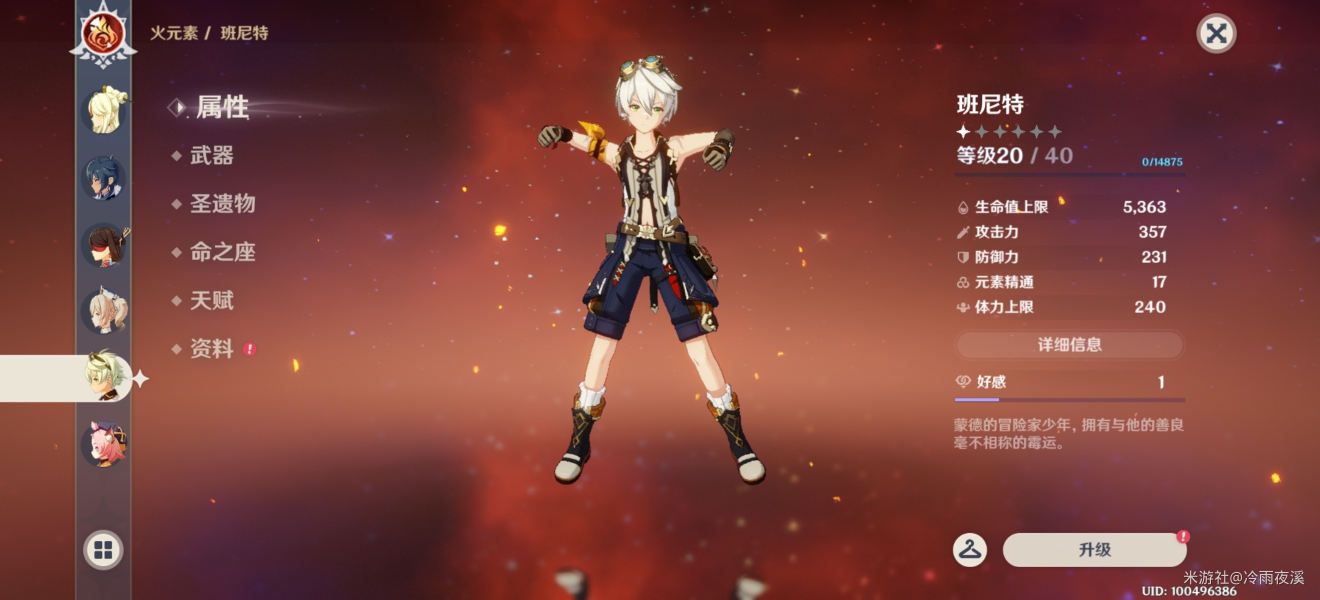
Task: Open the 属性 attributes section
Action: [x=221, y=107]
